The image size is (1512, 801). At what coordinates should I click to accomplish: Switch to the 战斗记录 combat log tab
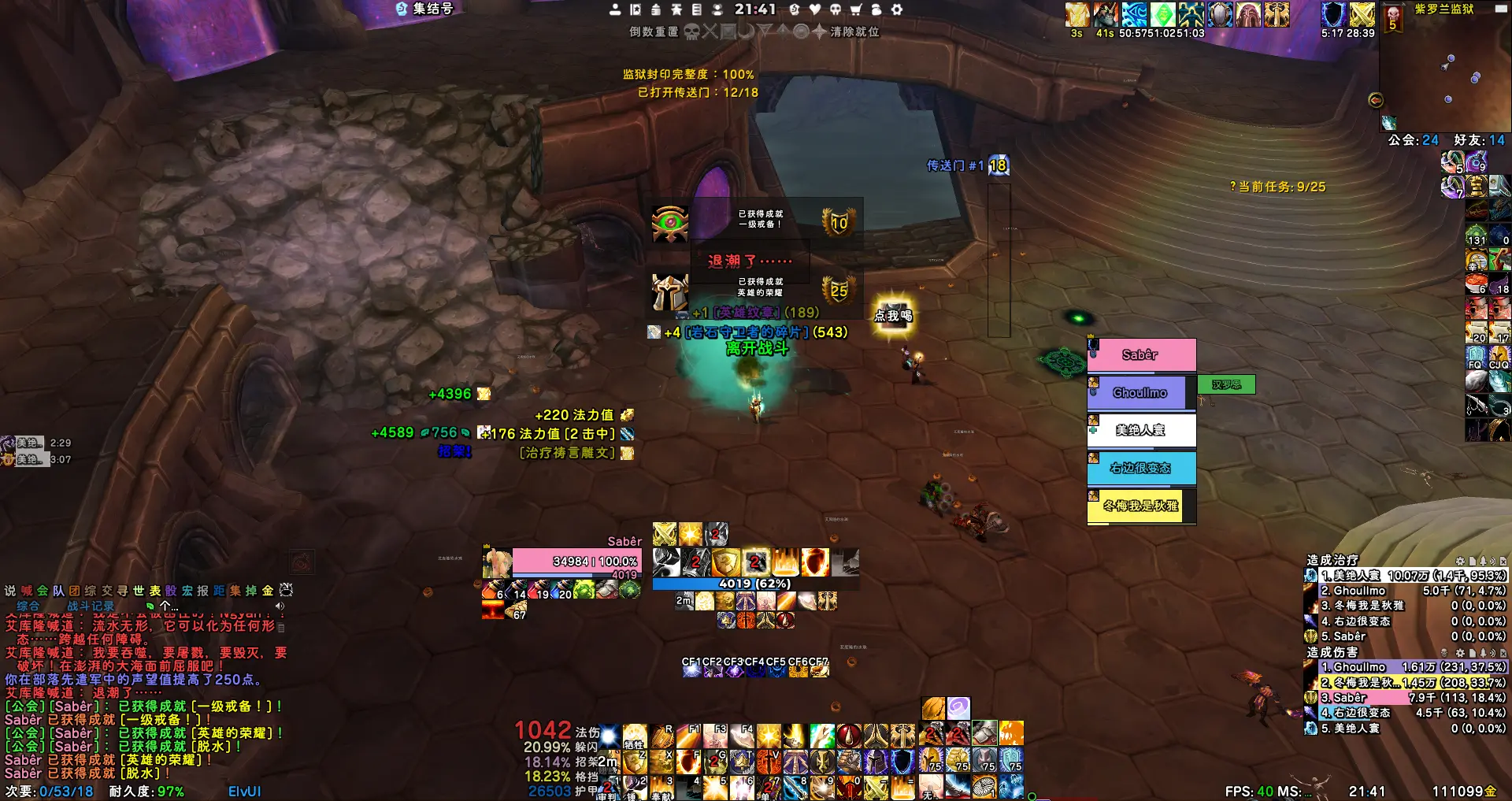tap(91, 606)
